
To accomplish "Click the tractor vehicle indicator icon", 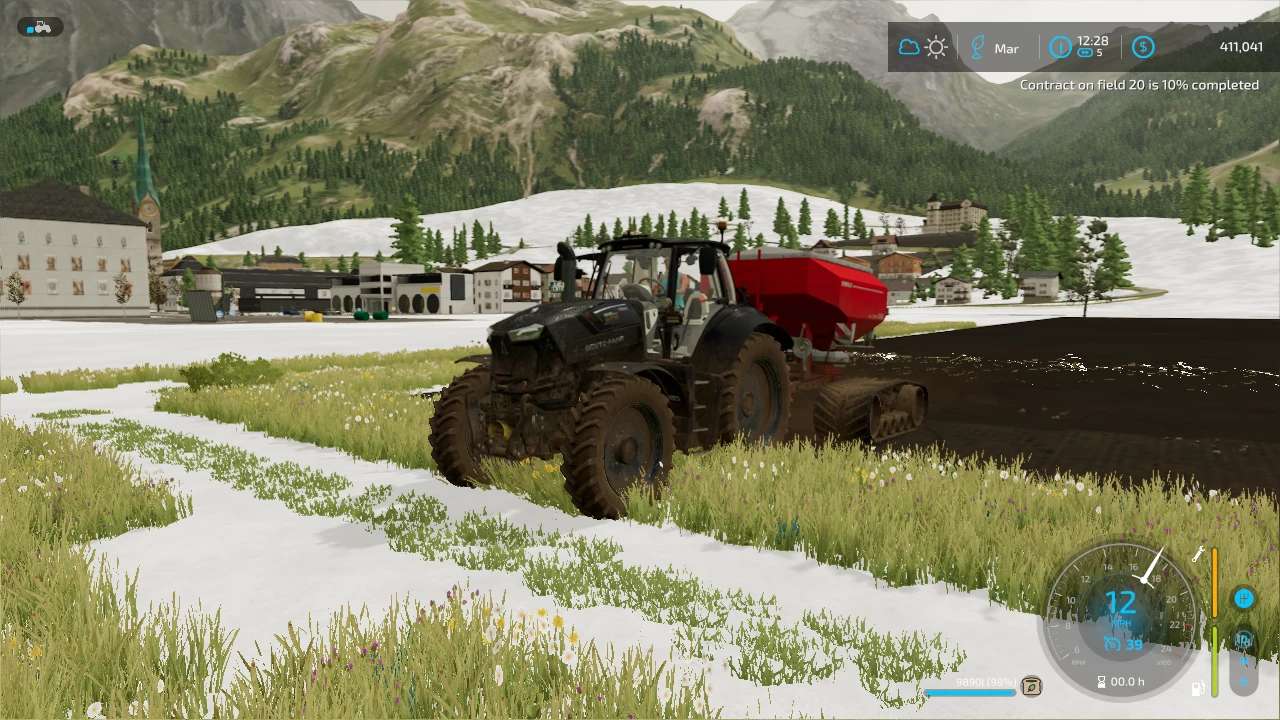I will coord(40,27).
